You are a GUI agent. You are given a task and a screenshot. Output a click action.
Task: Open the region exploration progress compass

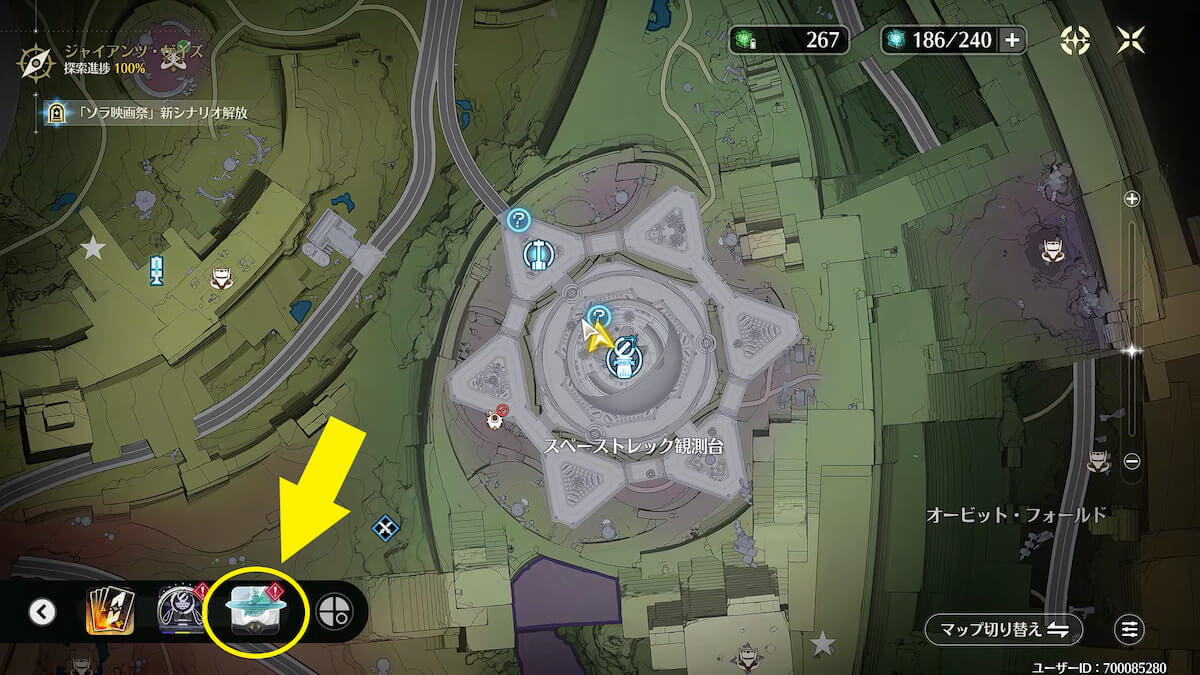click(35, 61)
